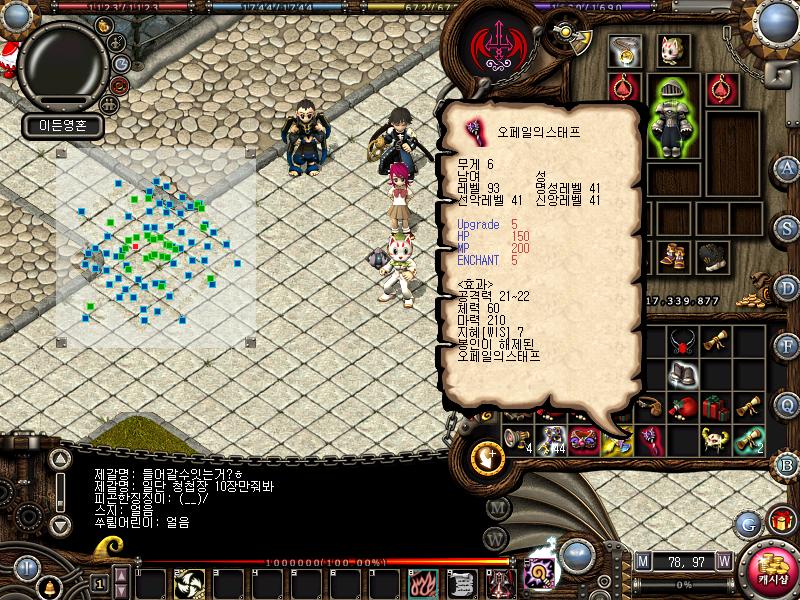
Task: Pick the Opheil staff in the inventory
Action: [650, 437]
